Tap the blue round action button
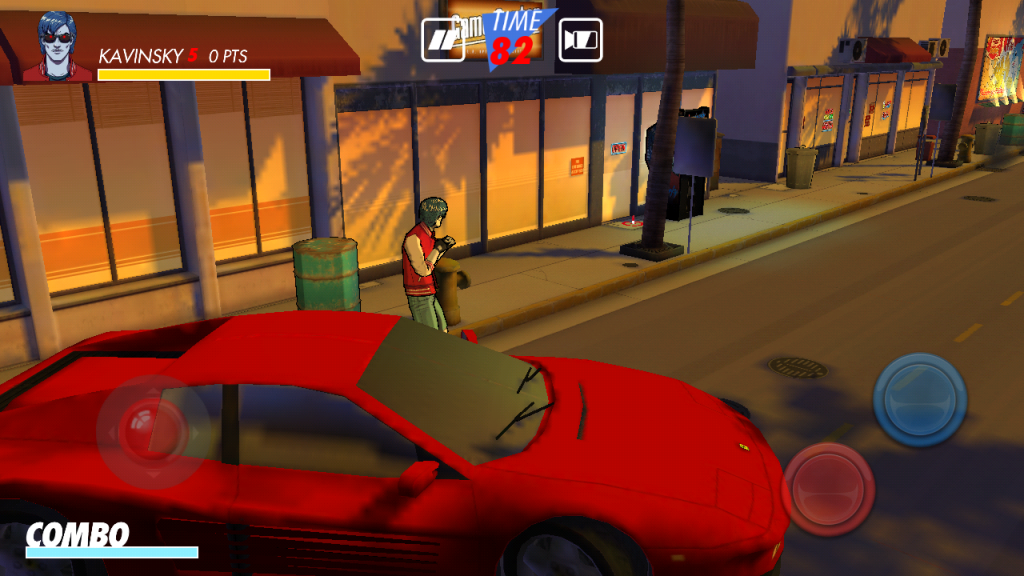The width and height of the screenshot is (1024, 576). pos(919,400)
